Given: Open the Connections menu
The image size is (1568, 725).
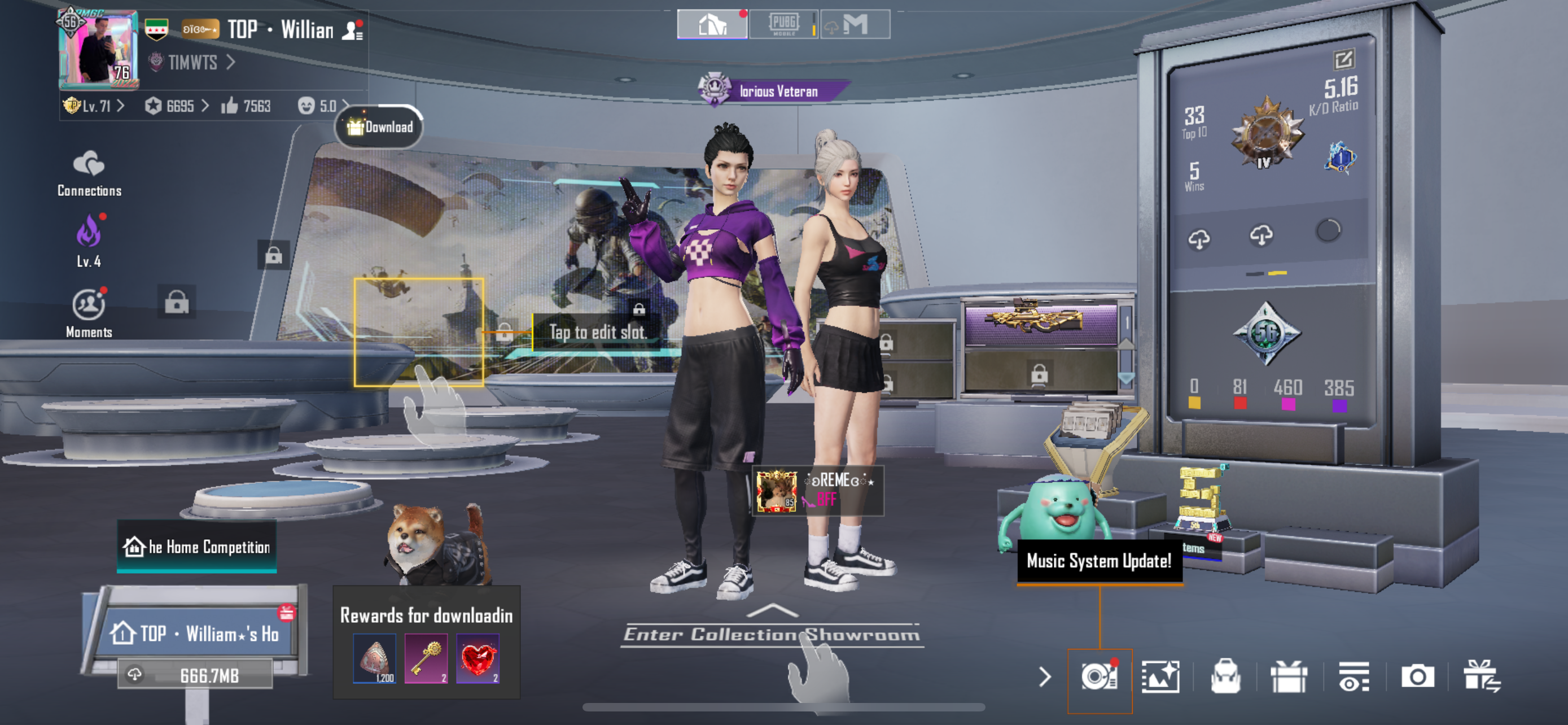Looking at the screenshot, I should (89, 173).
